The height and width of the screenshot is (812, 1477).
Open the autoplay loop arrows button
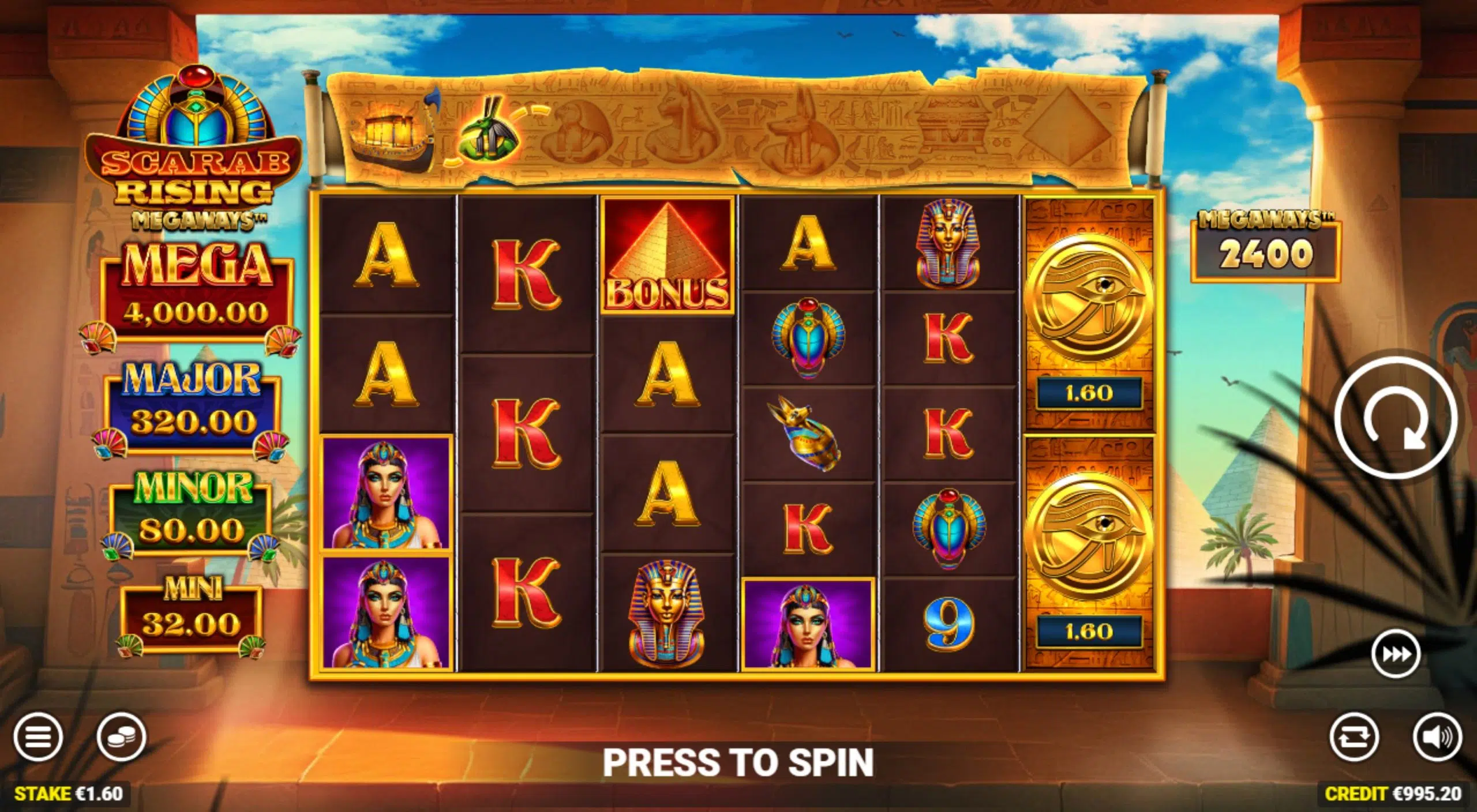(1354, 736)
